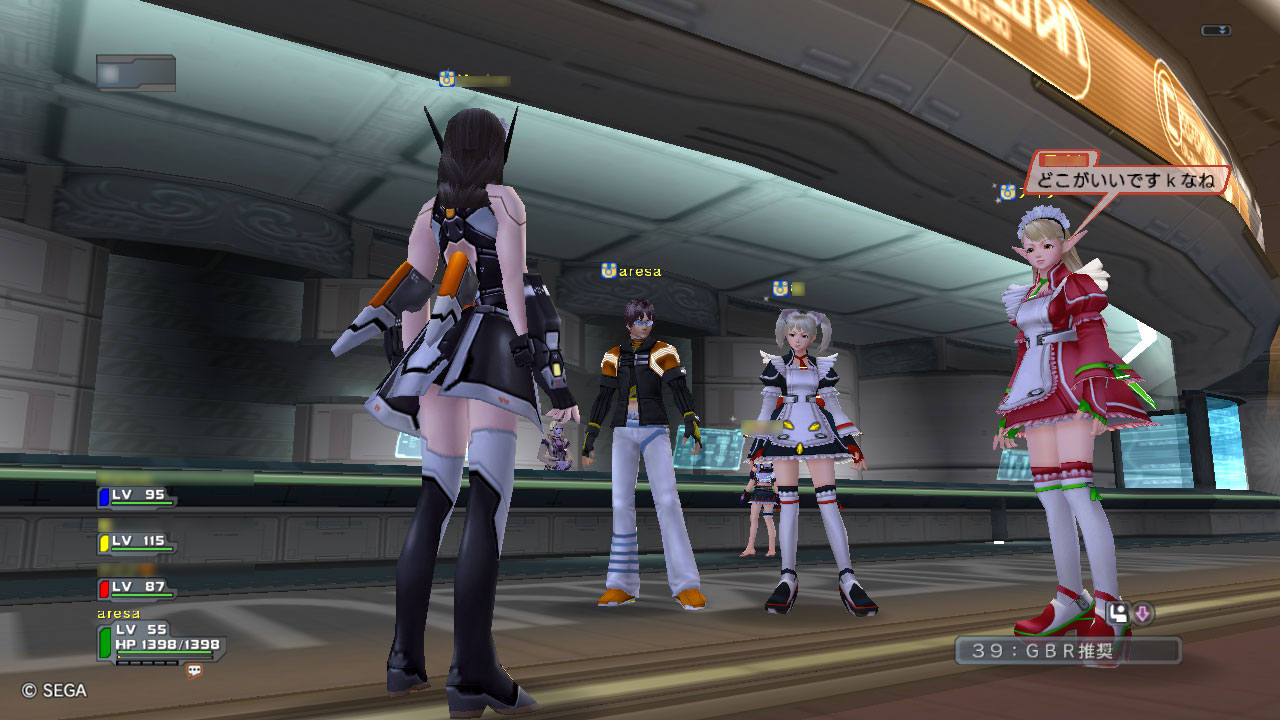Click the small arrow indicator in the top corner

point(1216,31)
